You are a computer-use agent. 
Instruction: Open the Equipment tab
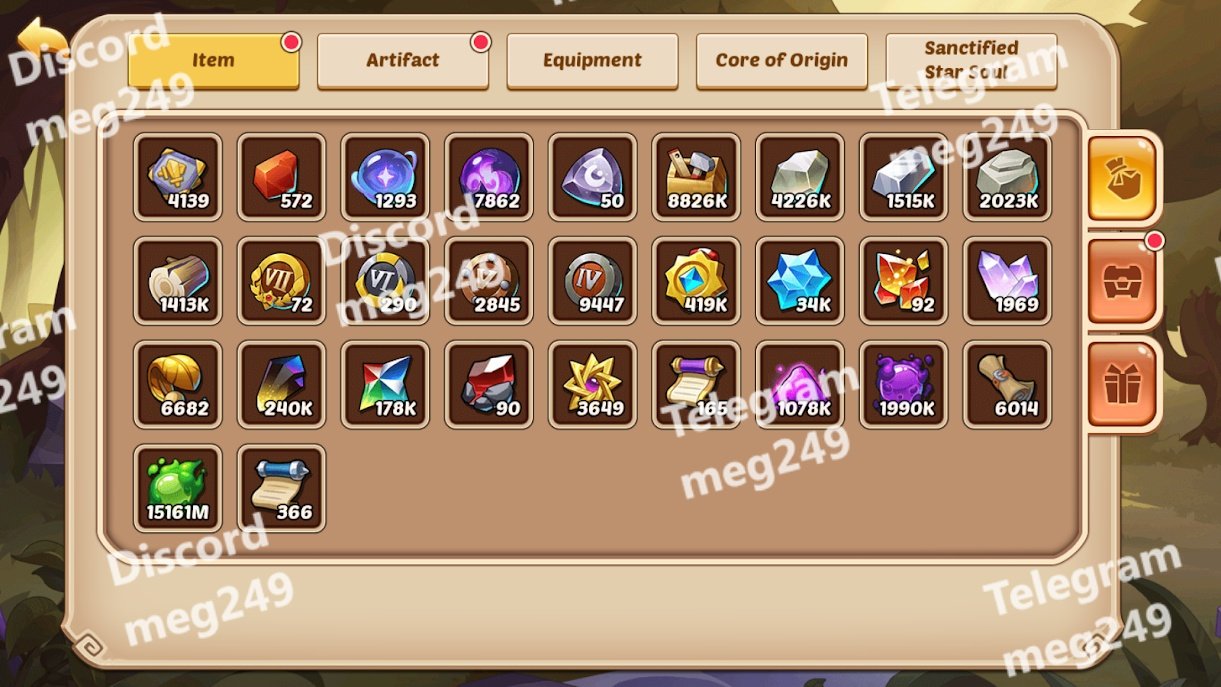point(592,61)
